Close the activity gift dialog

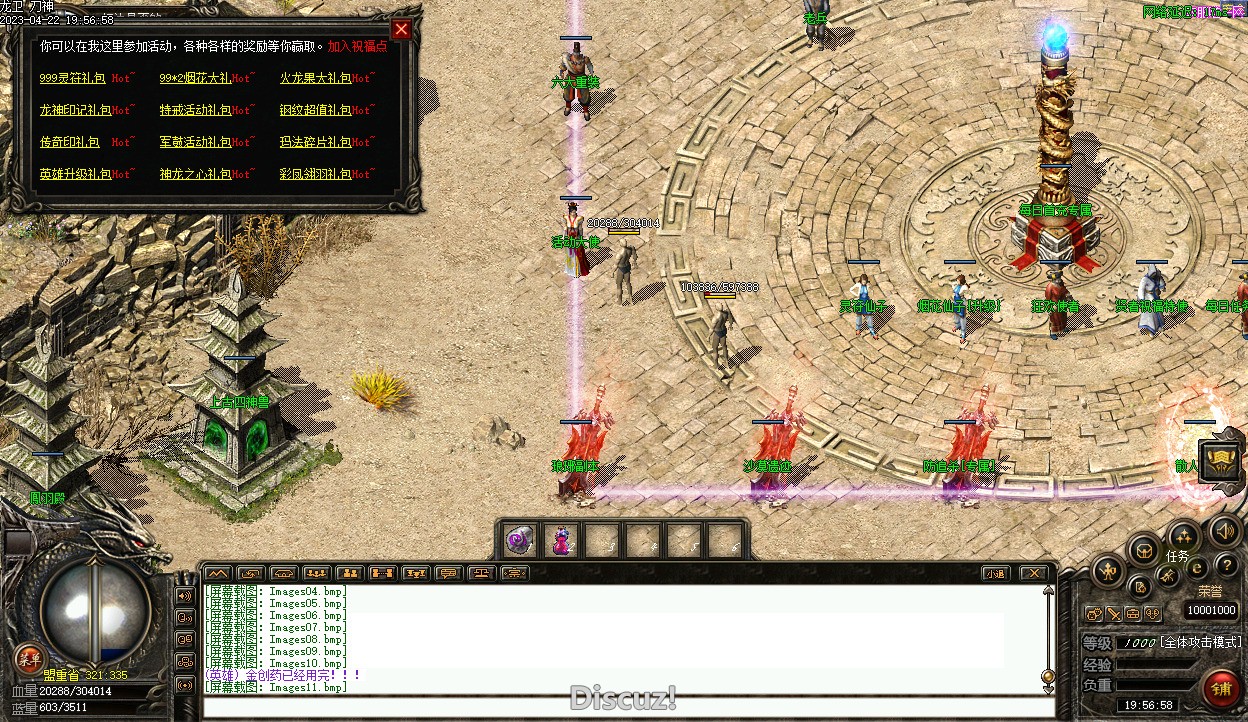[401, 29]
